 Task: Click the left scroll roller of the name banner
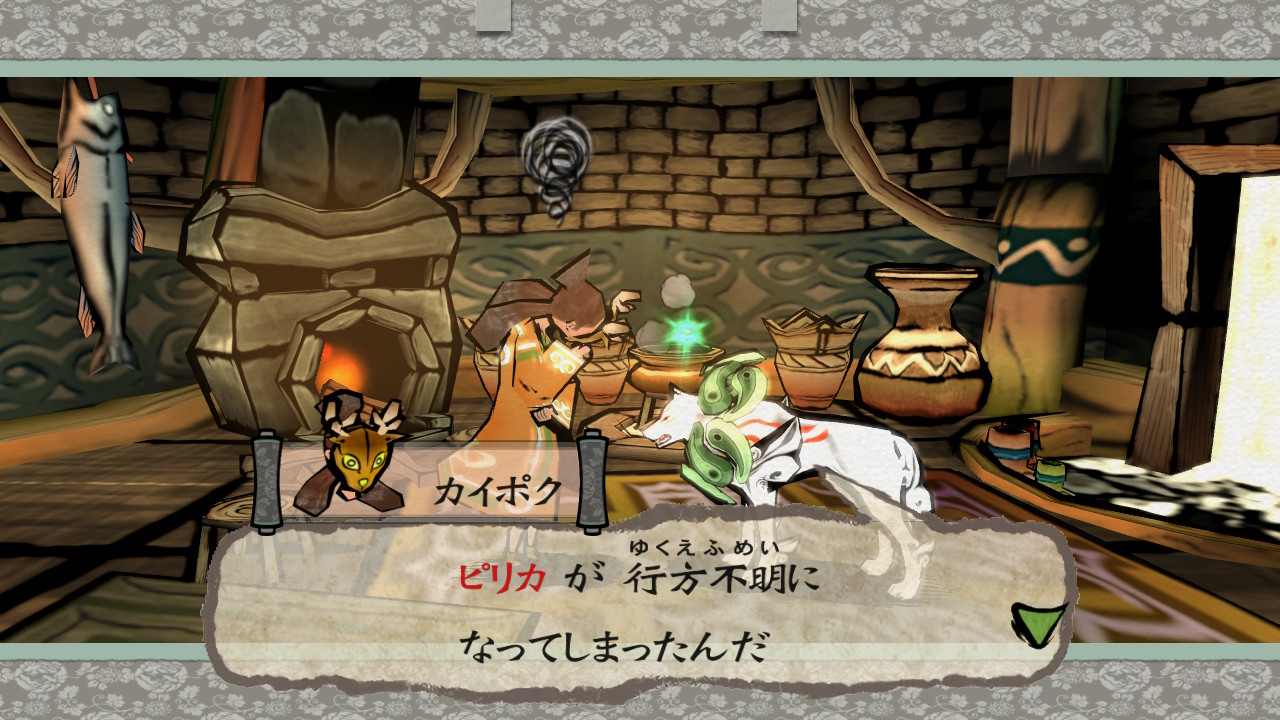point(266,480)
